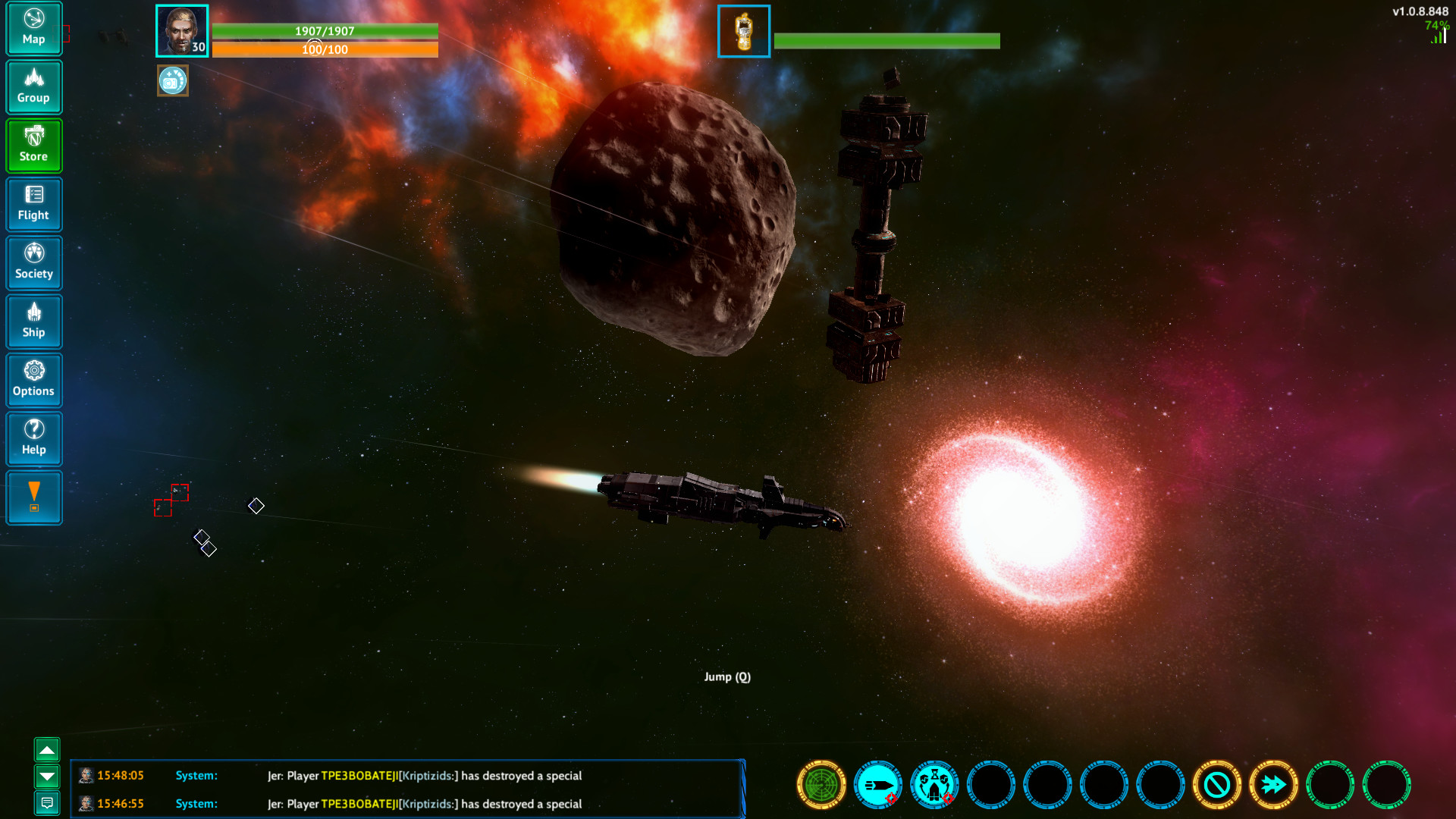Click the camera buff icon under player portrait
Screen dimensions: 1456x819
pos(172,80)
